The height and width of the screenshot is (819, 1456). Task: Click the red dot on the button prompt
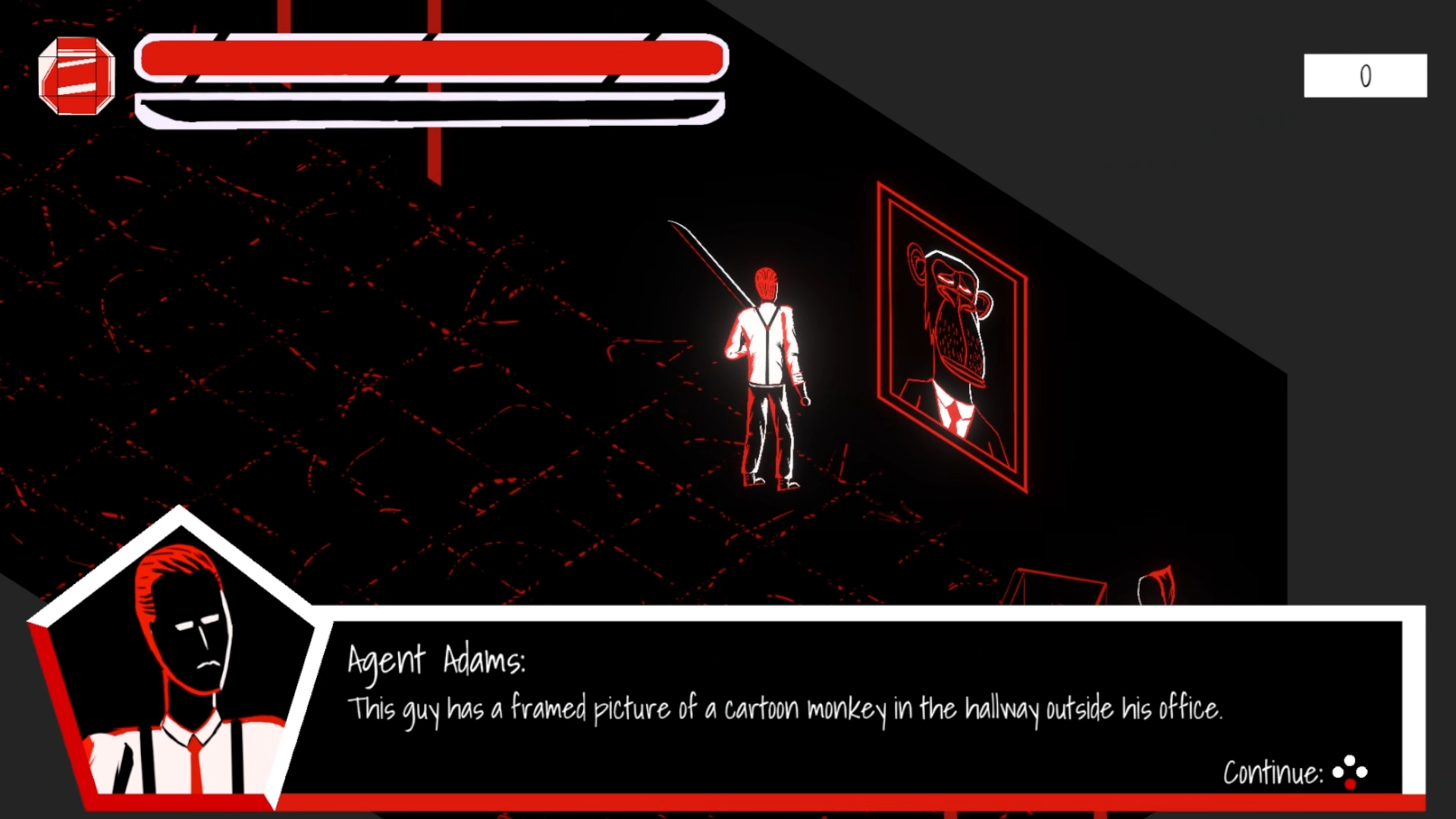click(1350, 784)
